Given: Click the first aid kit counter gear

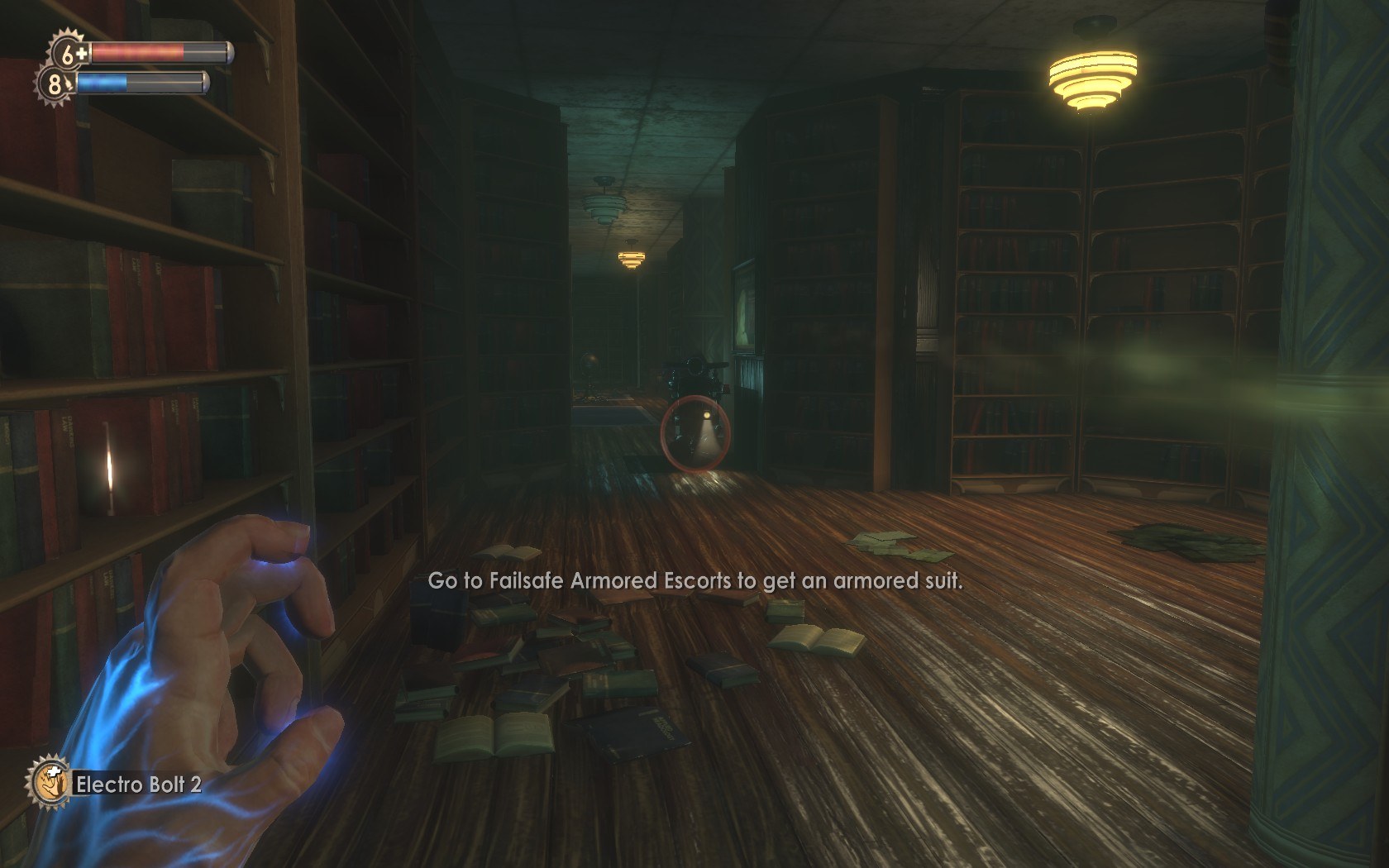Looking at the screenshot, I should [x=69, y=54].
